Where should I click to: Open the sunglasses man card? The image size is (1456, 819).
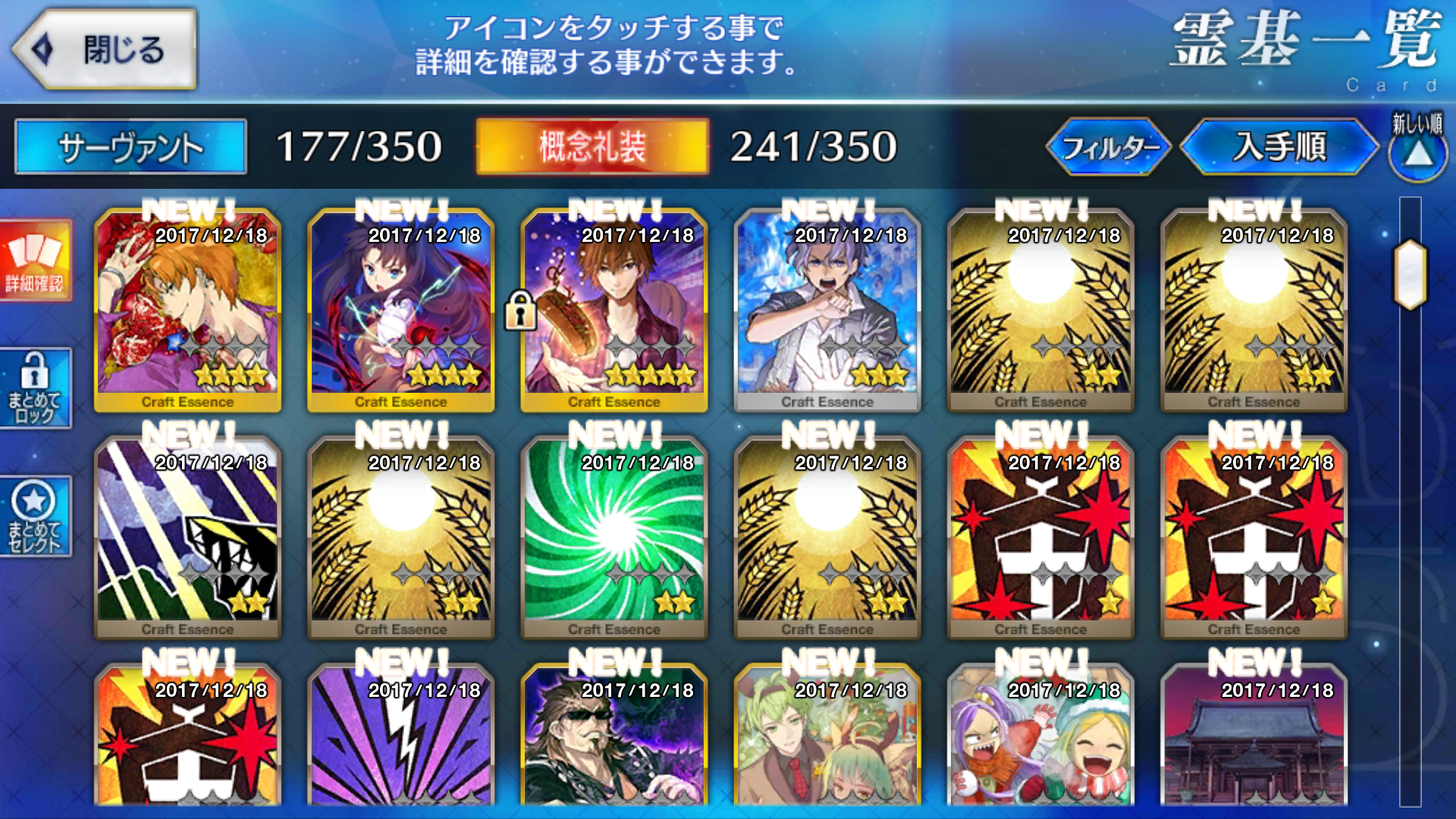point(614,739)
